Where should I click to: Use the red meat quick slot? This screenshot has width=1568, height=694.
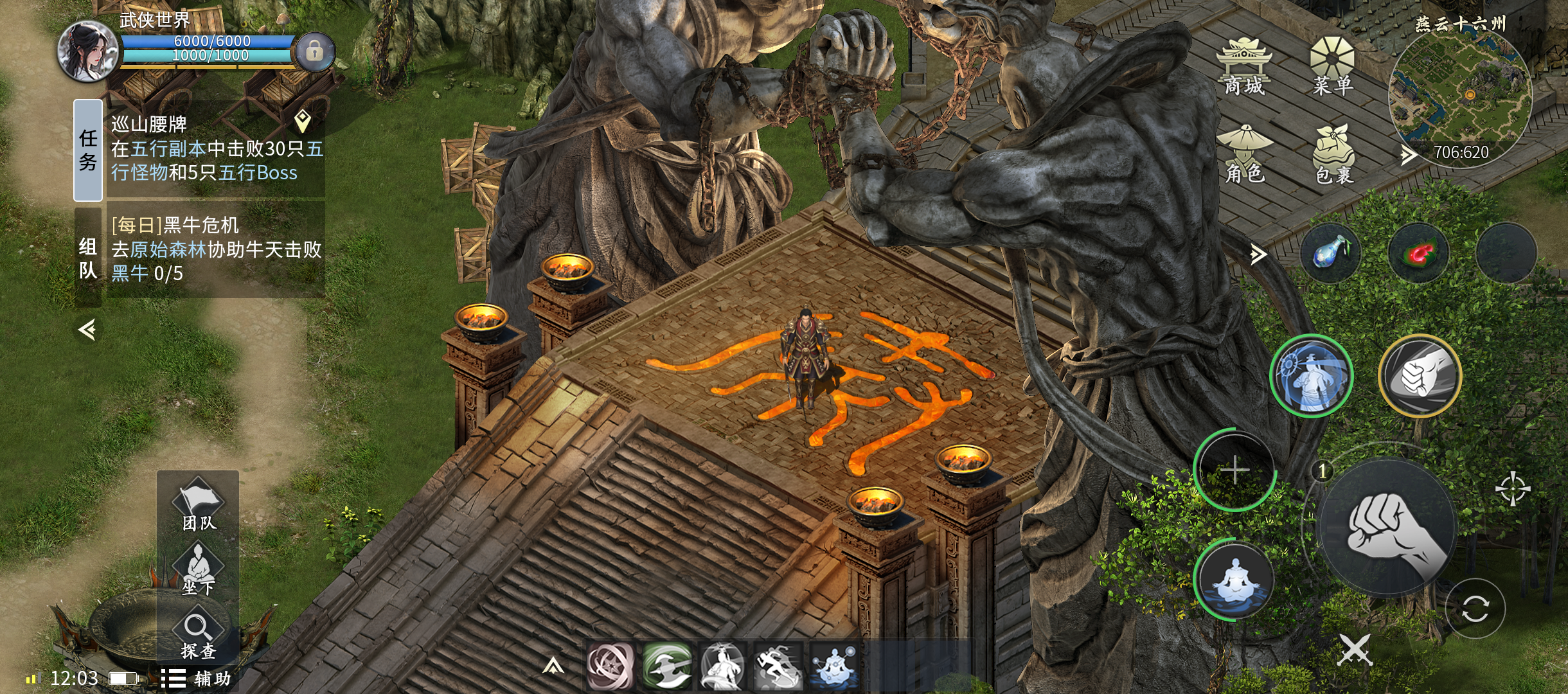pyautogui.click(x=1418, y=253)
